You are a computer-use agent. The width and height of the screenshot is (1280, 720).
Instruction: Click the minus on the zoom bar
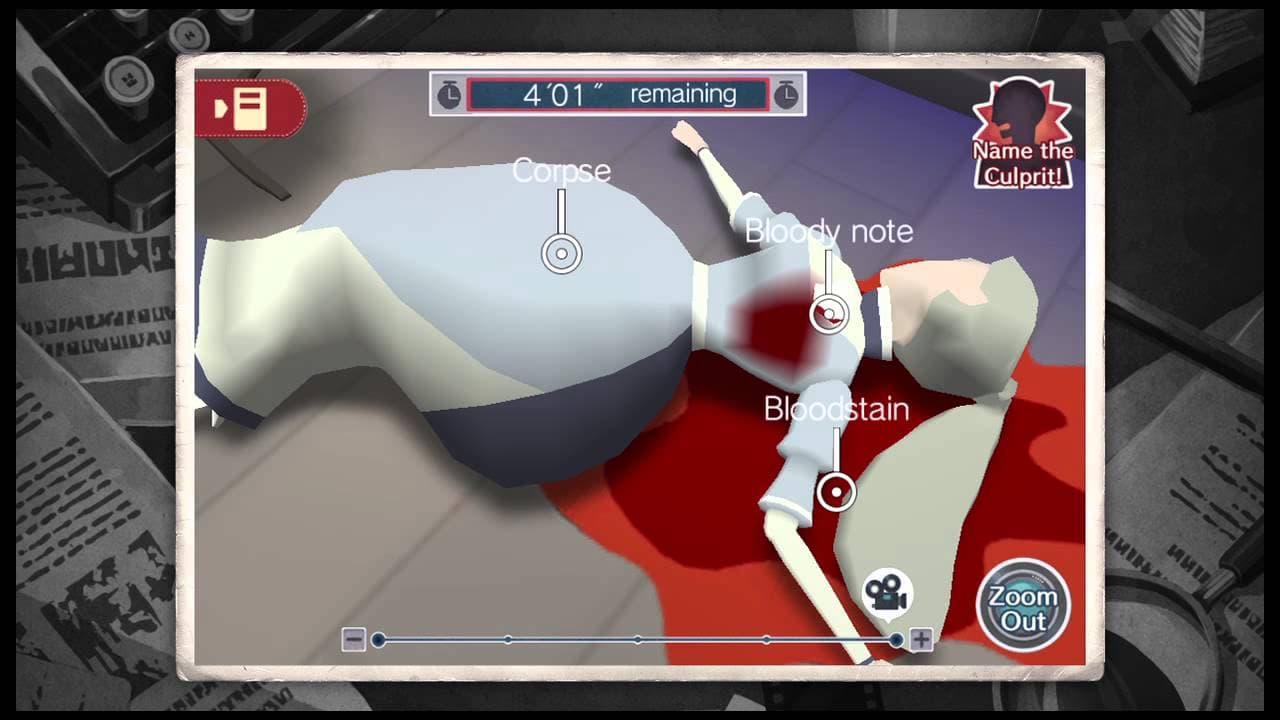pos(353,637)
